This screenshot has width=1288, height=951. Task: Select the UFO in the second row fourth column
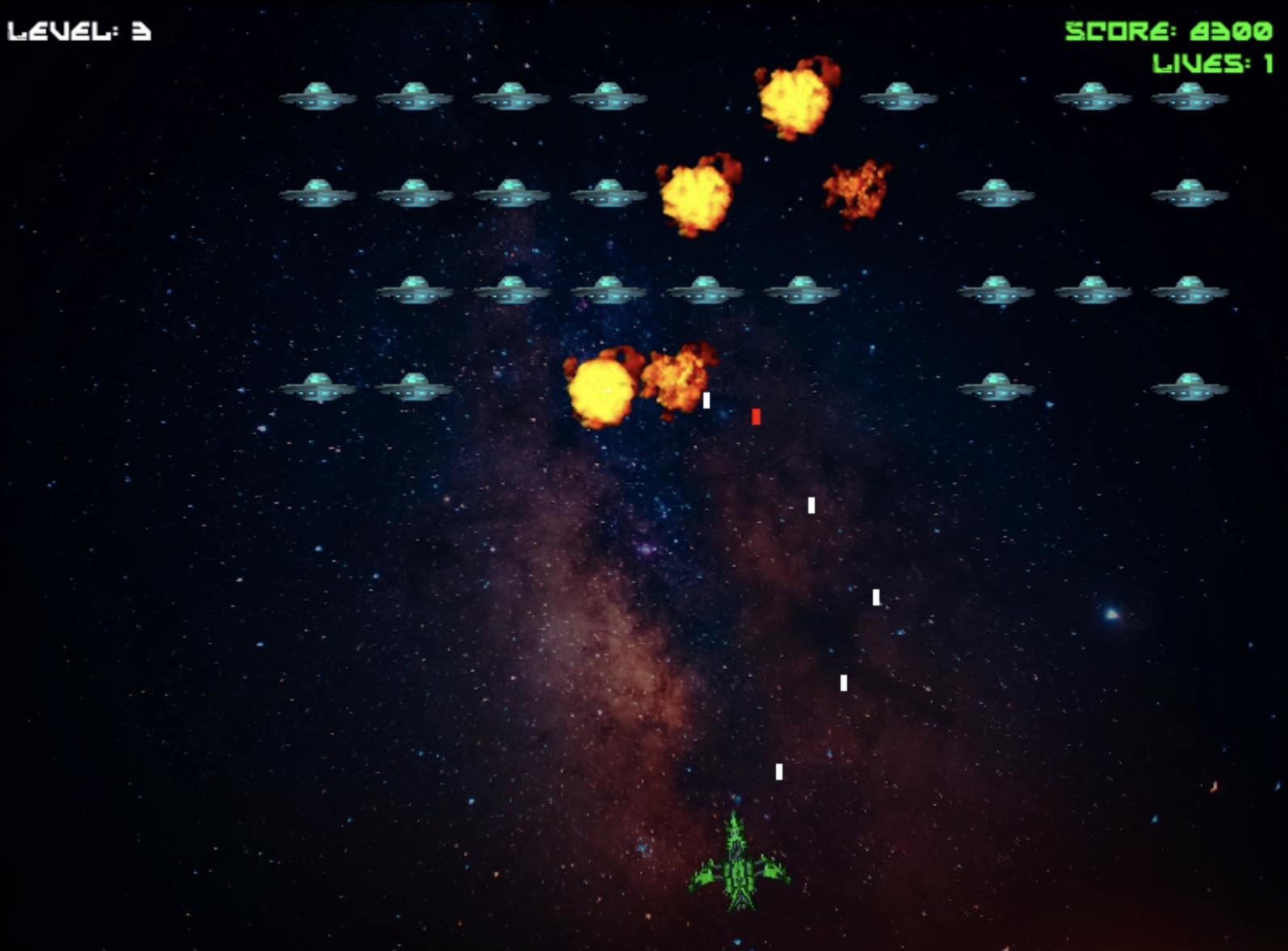point(608,194)
